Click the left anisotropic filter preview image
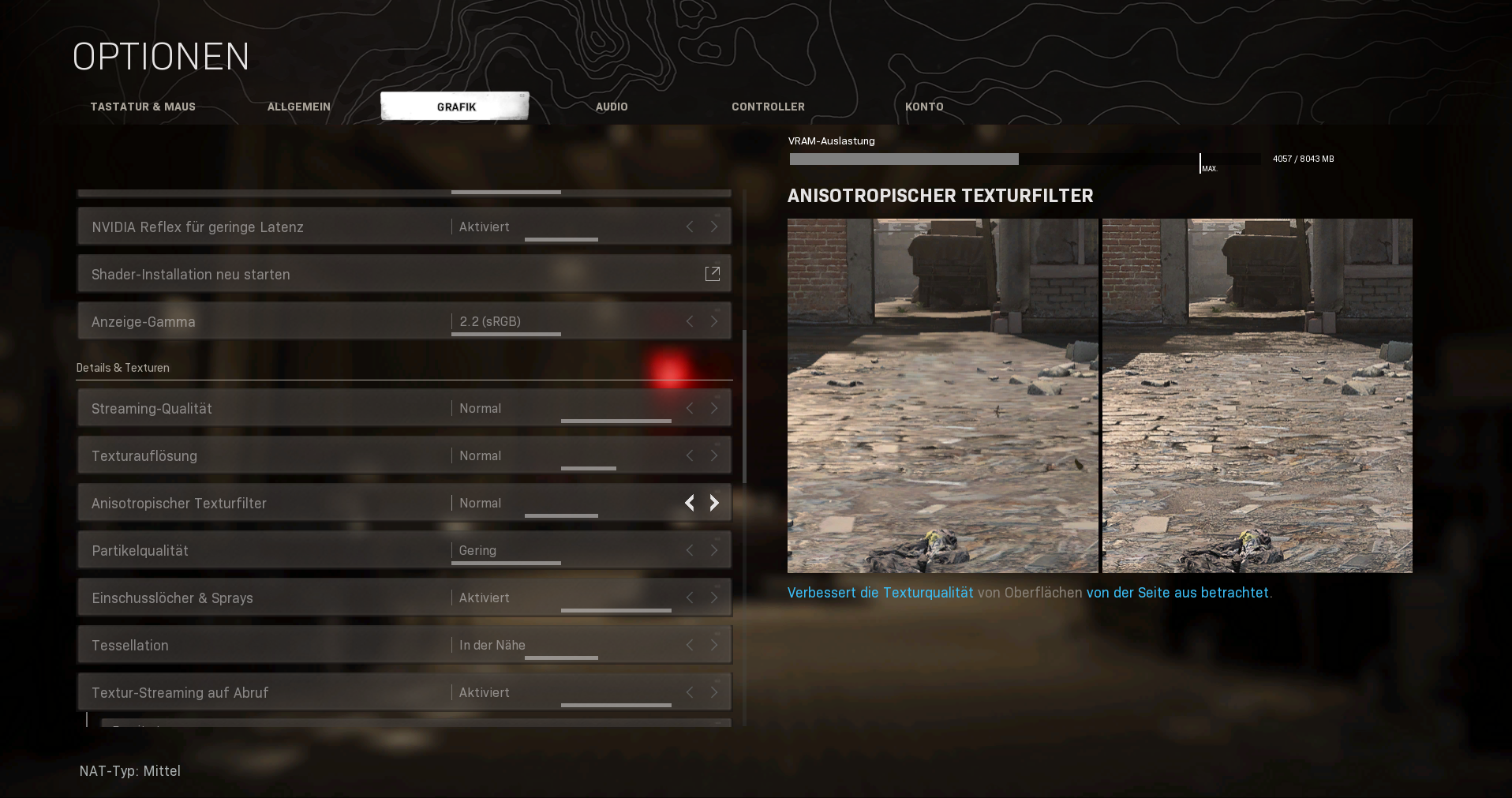Screen dimensions: 1512x798 pyautogui.click(x=942, y=395)
